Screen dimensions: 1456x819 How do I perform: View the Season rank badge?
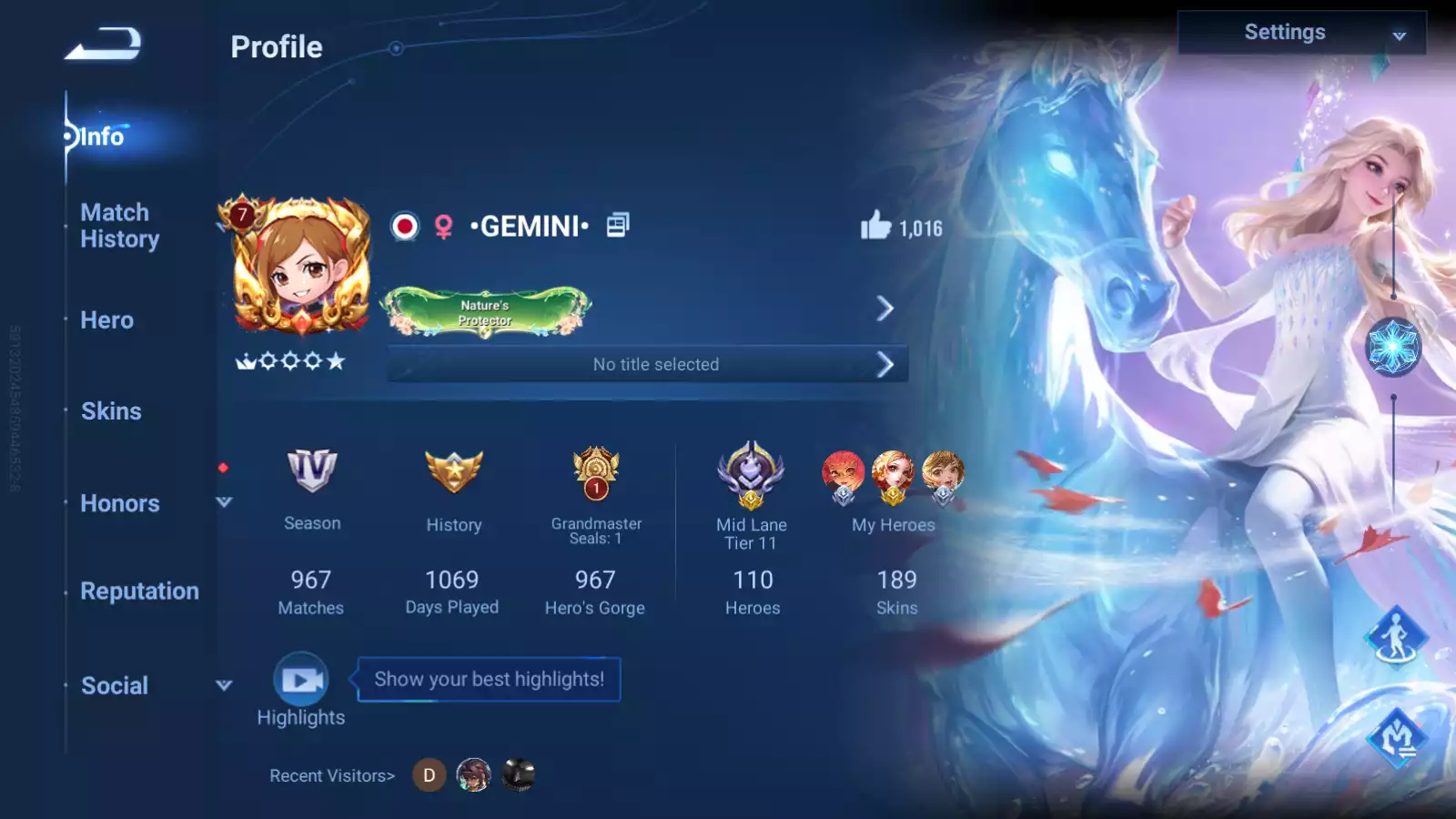click(x=312, y=470)
